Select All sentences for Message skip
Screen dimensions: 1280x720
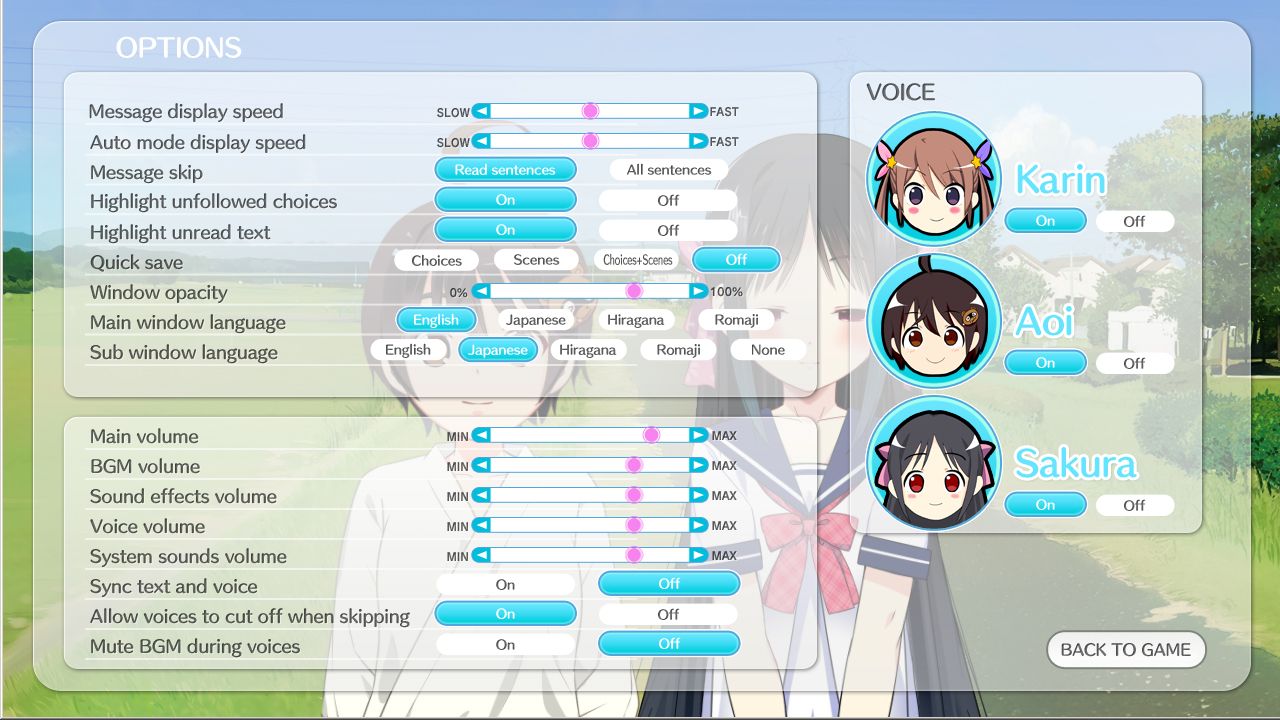coord(667,169)
